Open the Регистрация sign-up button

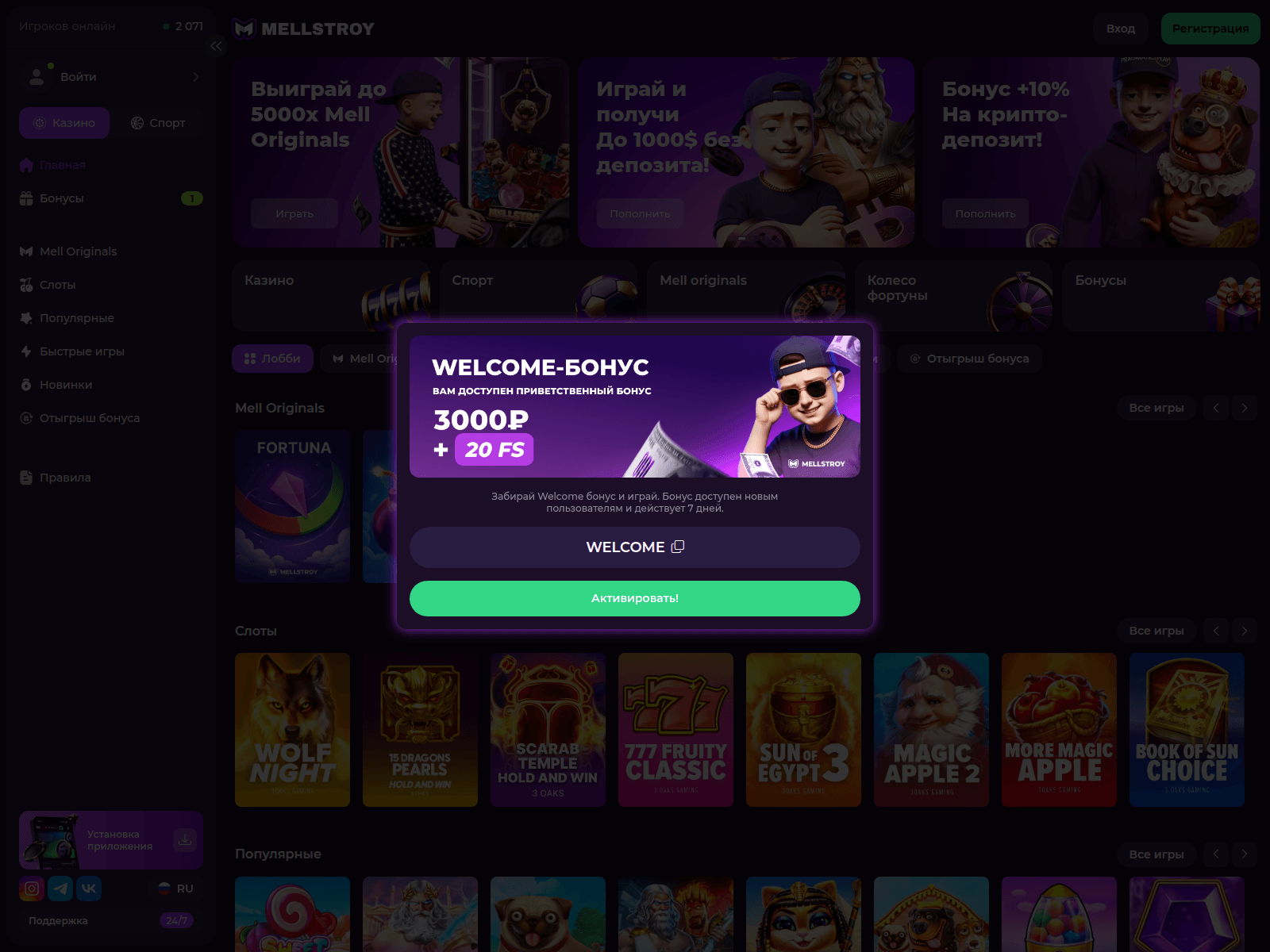point(1210,29)
